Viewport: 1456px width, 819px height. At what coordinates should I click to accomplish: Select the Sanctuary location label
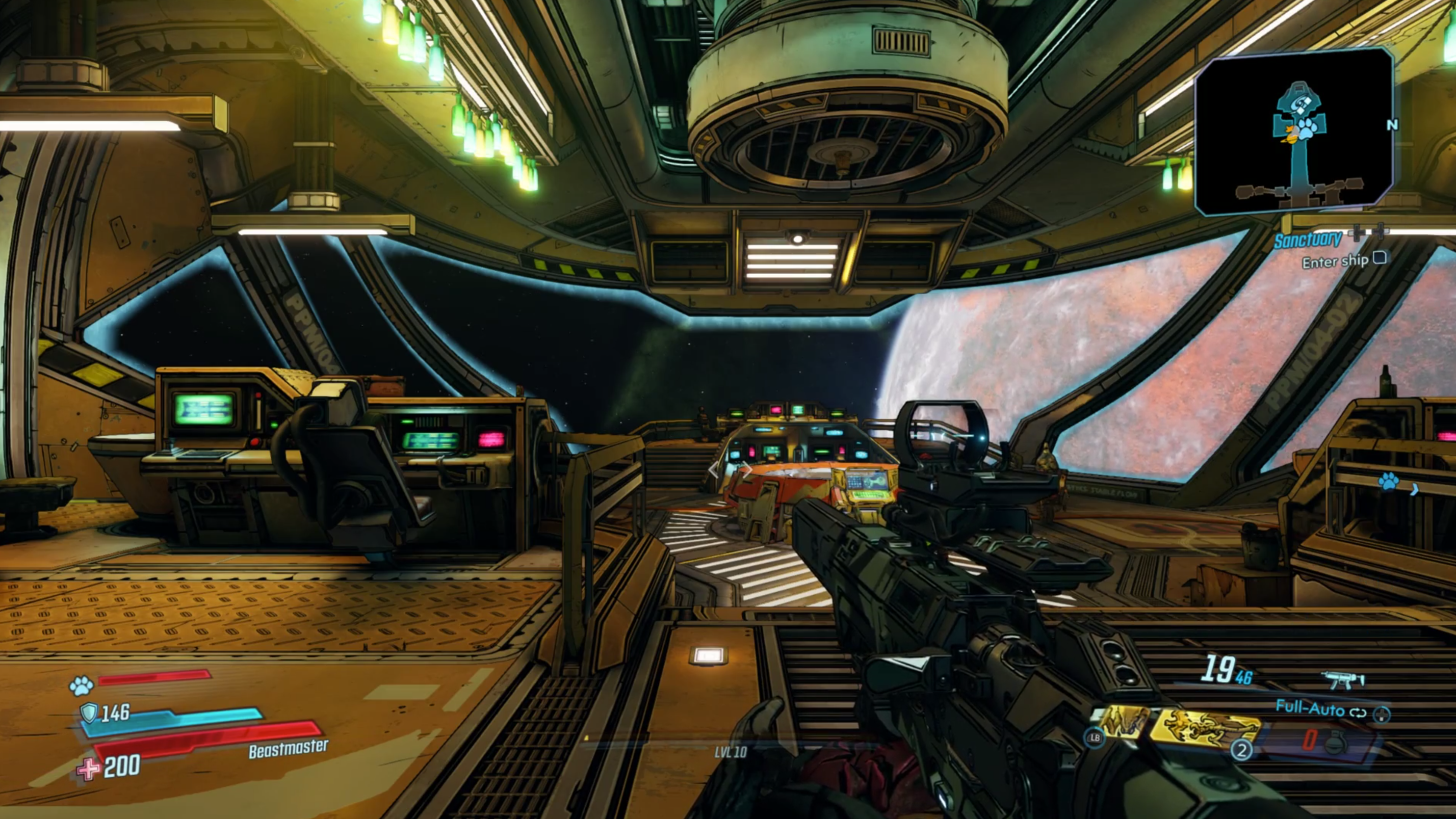(x=1307, y=241)
